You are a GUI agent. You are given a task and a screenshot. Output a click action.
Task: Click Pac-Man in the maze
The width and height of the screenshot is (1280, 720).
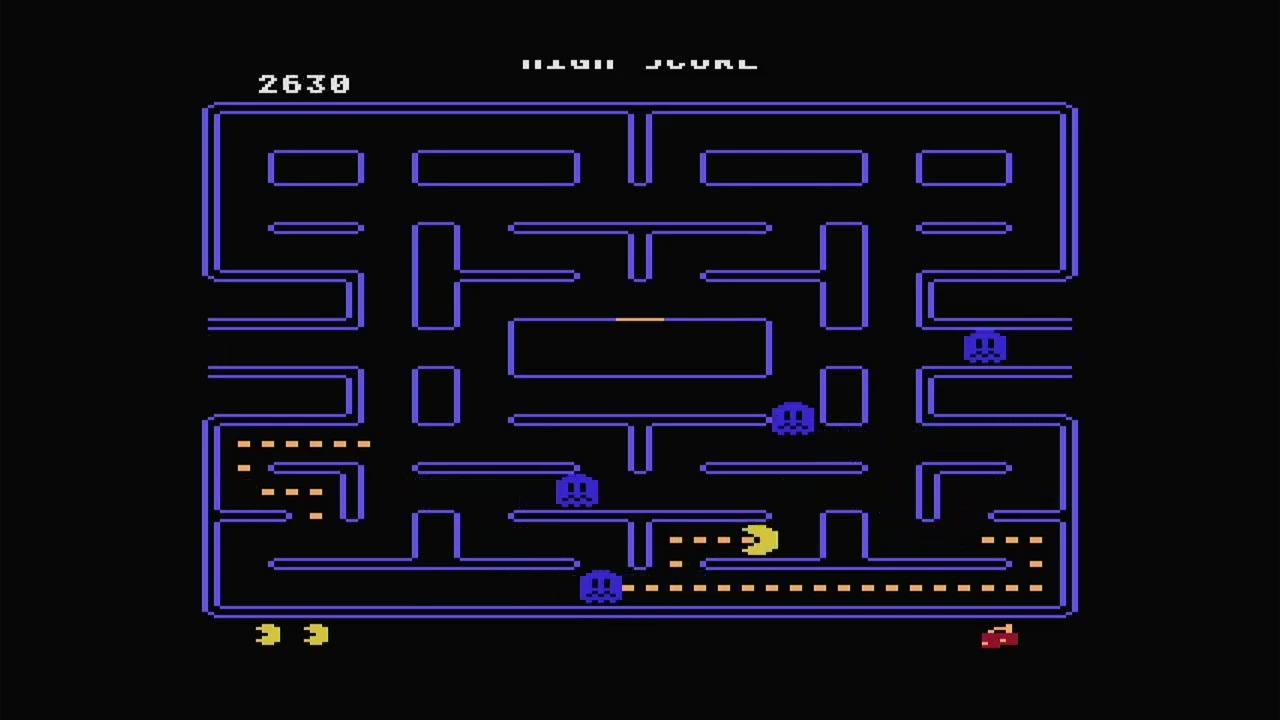[x=758, y=540]
